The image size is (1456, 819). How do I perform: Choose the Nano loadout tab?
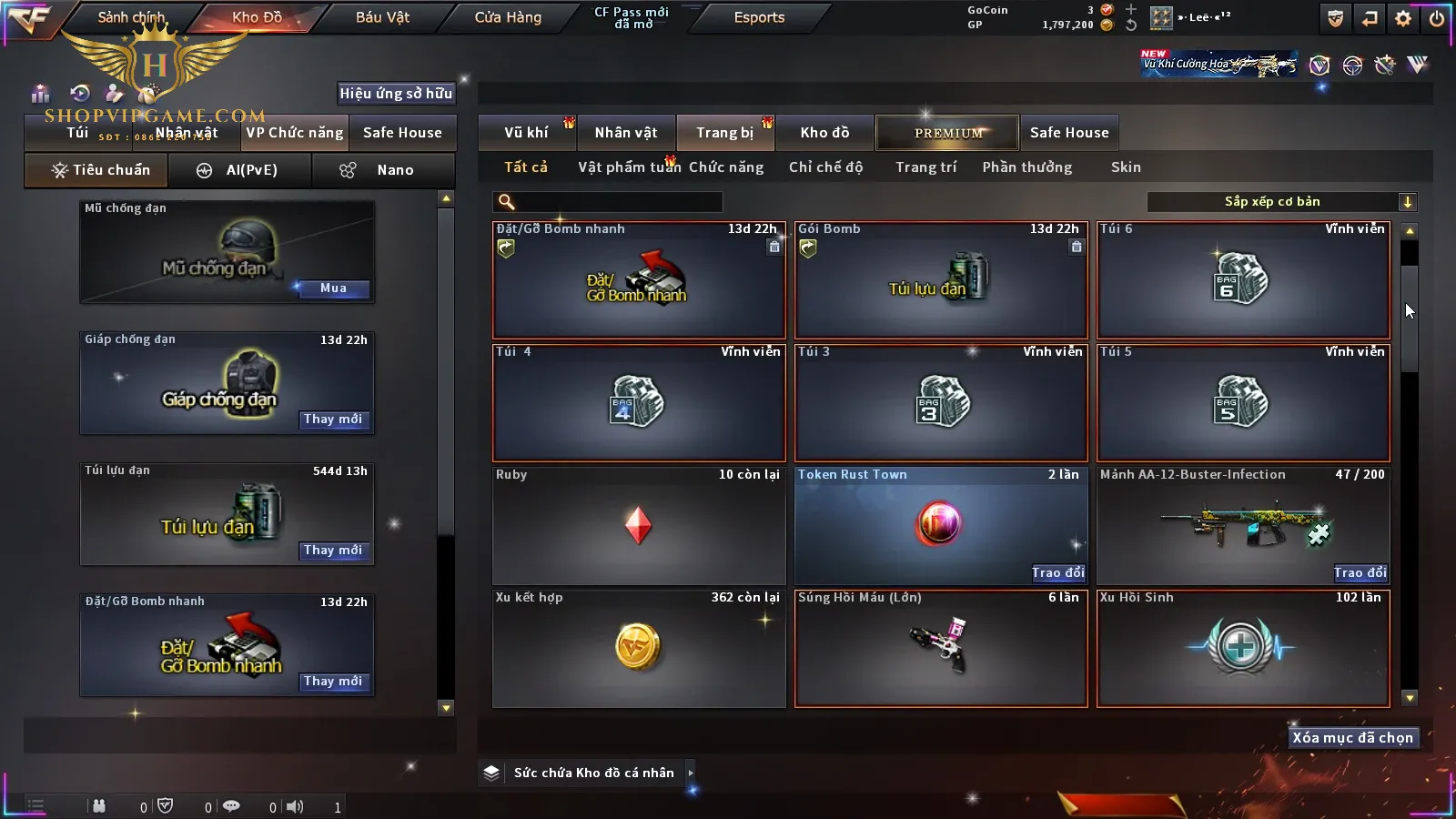[x=383, y=170]
